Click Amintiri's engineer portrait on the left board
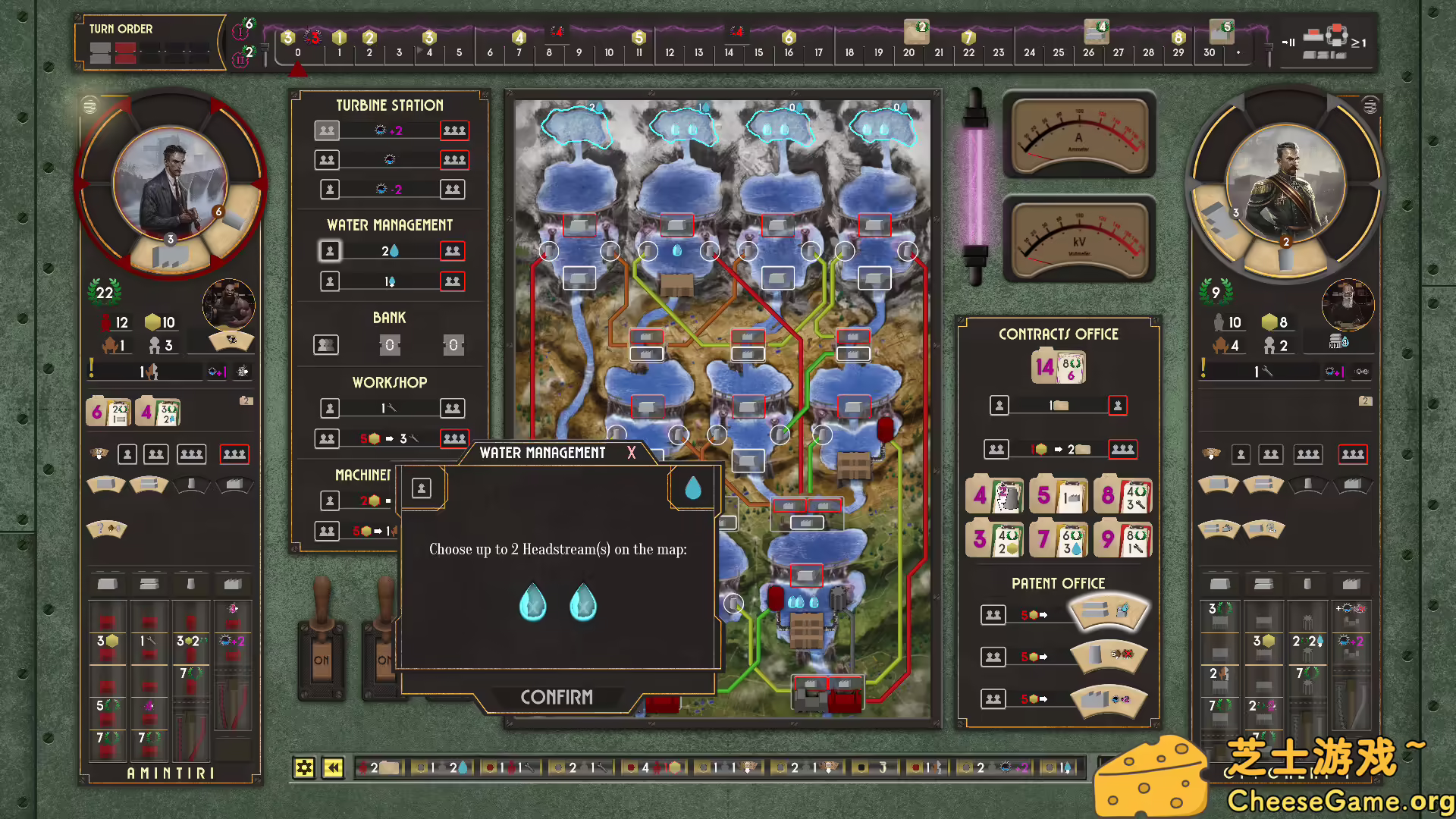Screen dimensions: 1456x819 (170, 182)
